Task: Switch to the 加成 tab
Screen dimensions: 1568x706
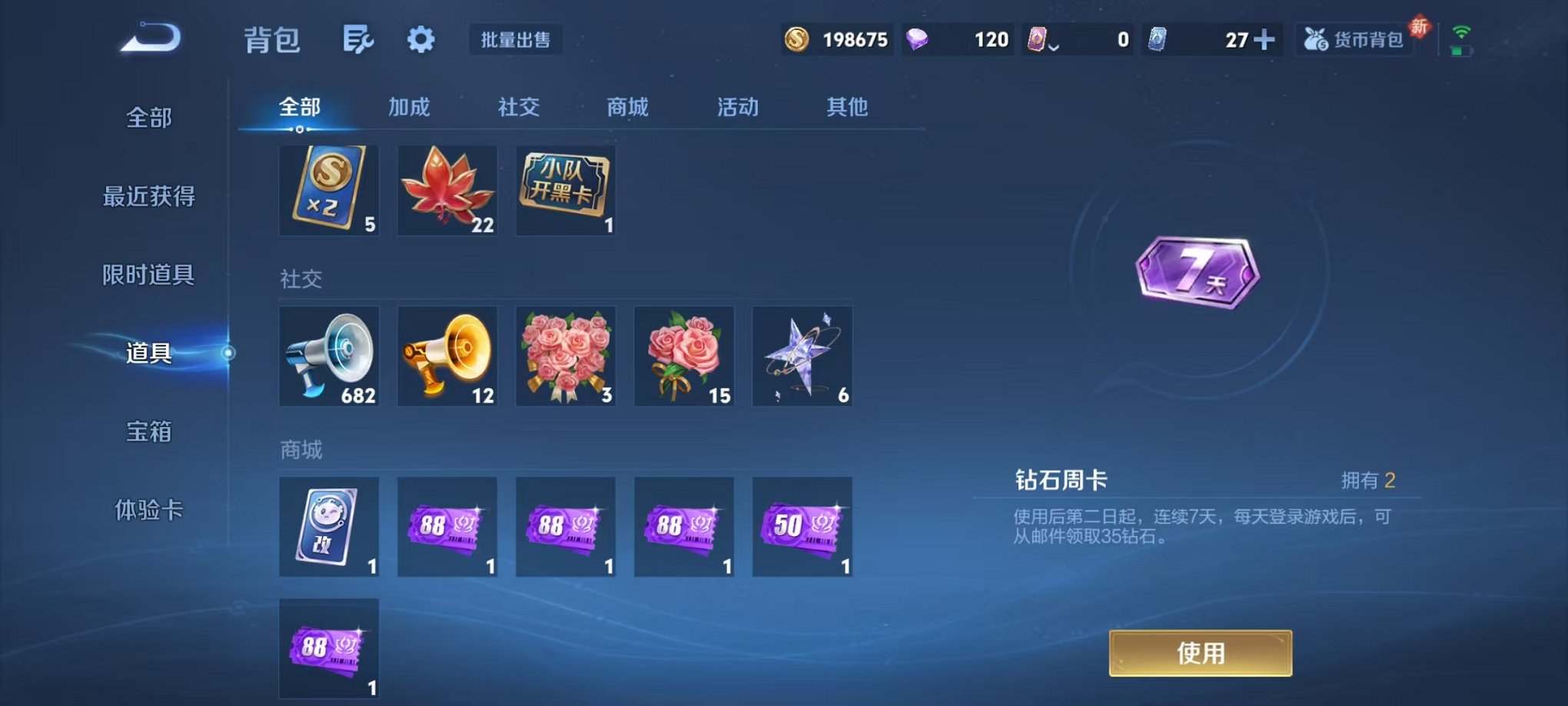Action: [410, 108]
